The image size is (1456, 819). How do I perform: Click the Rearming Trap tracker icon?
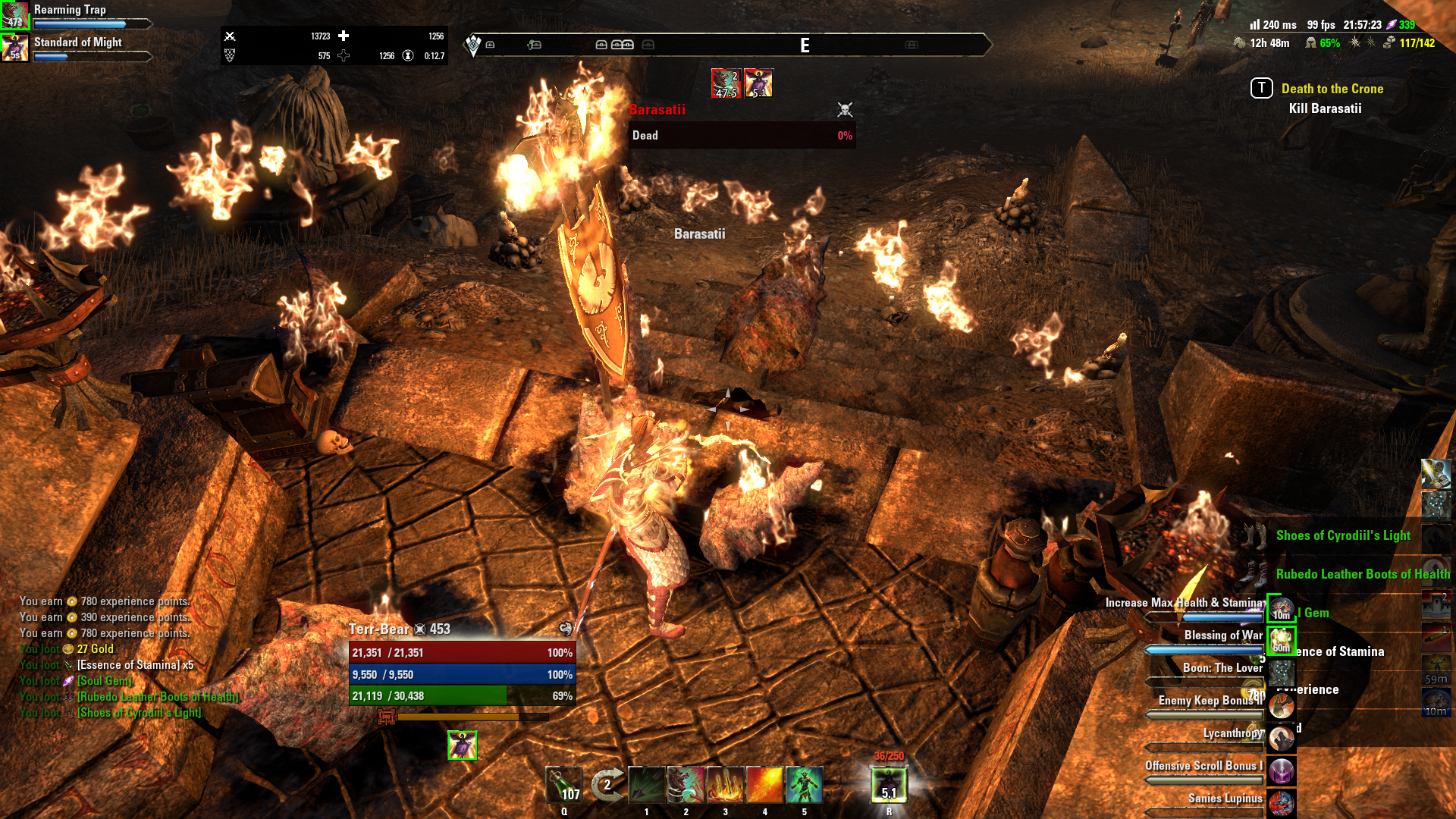[x=15, y=15]
